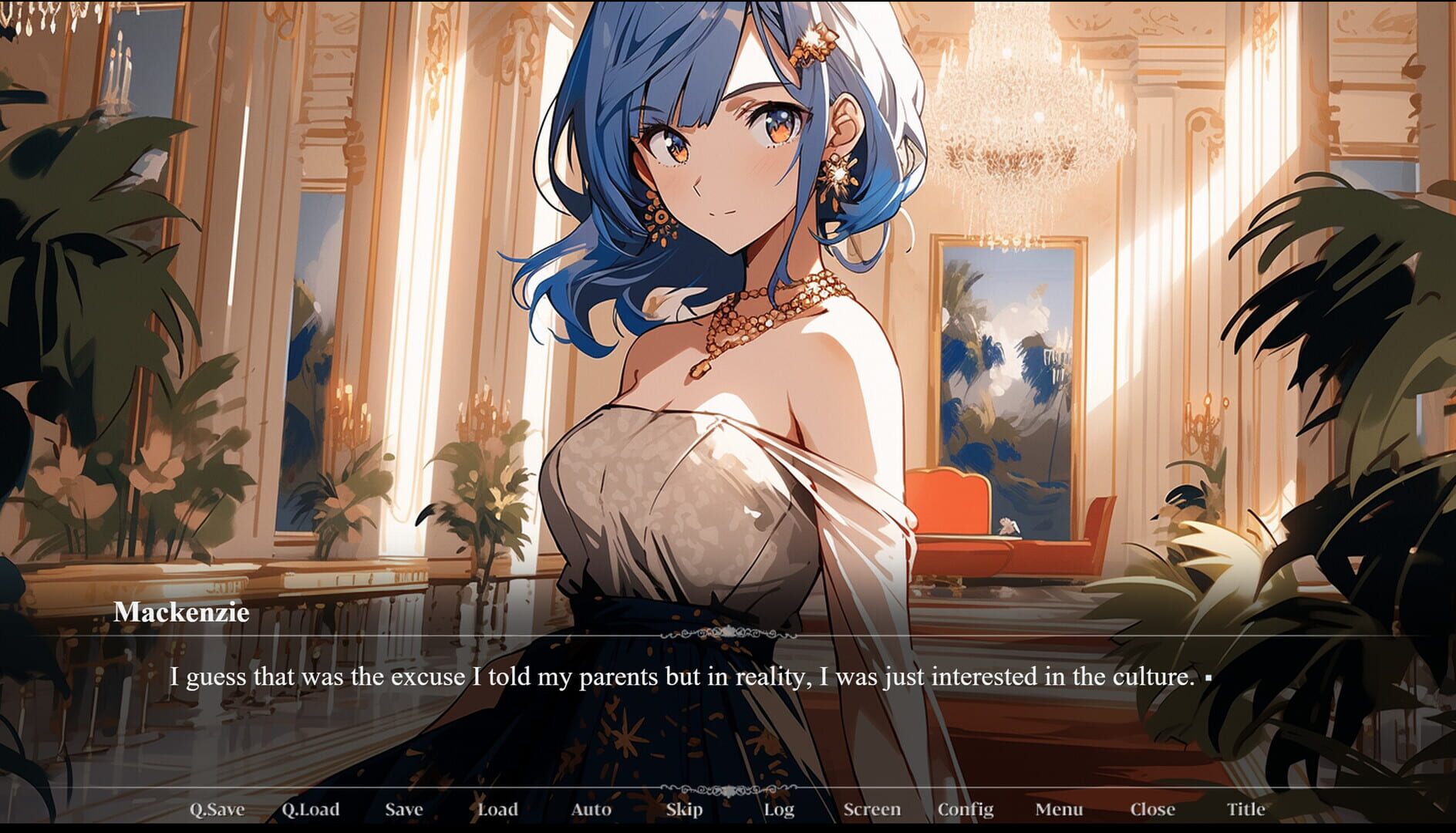1456x833 pixels.
Task: Open the dialogue Log history
Action: click(780, 809)
